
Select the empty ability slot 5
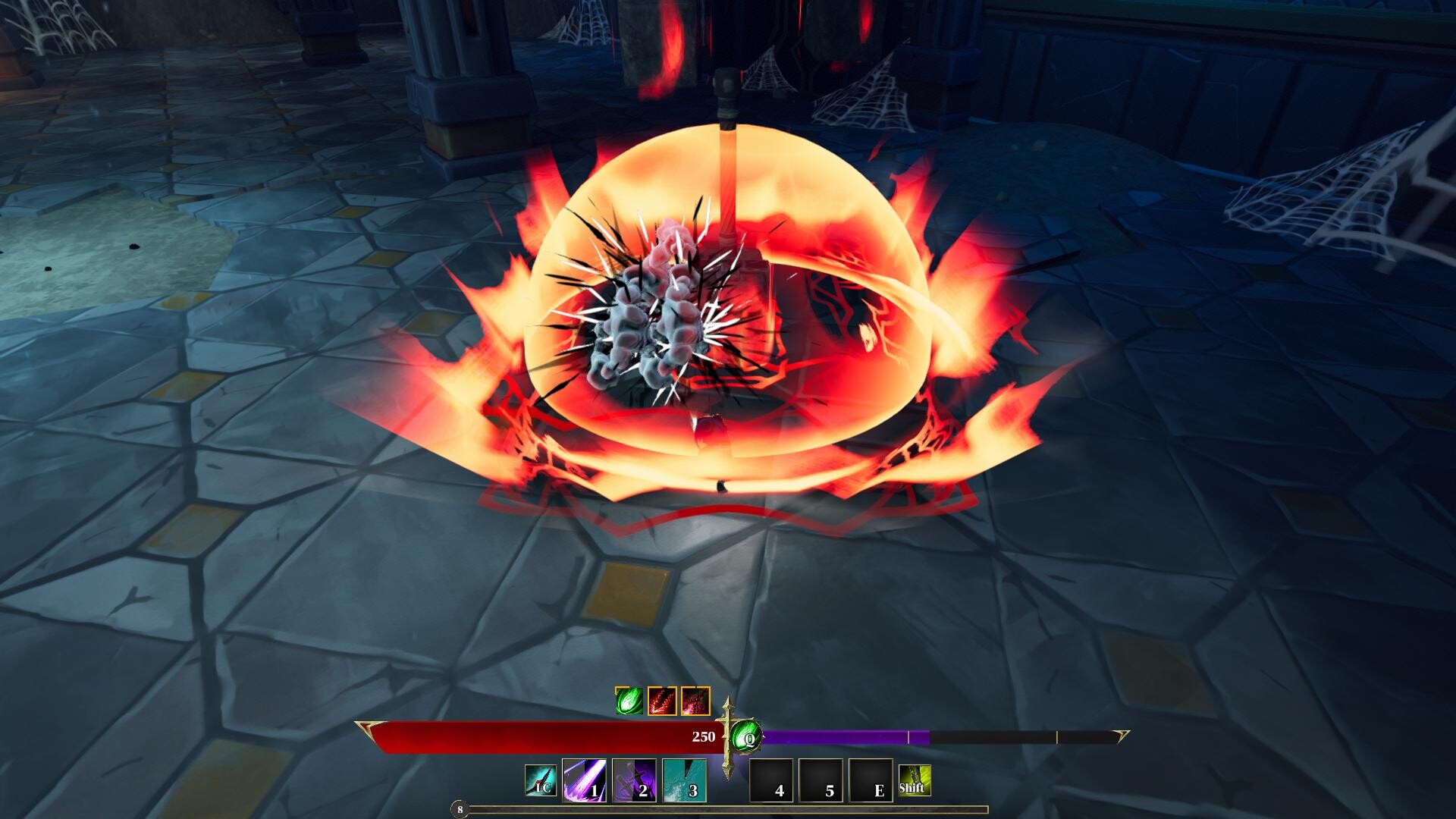coord(821,780)
